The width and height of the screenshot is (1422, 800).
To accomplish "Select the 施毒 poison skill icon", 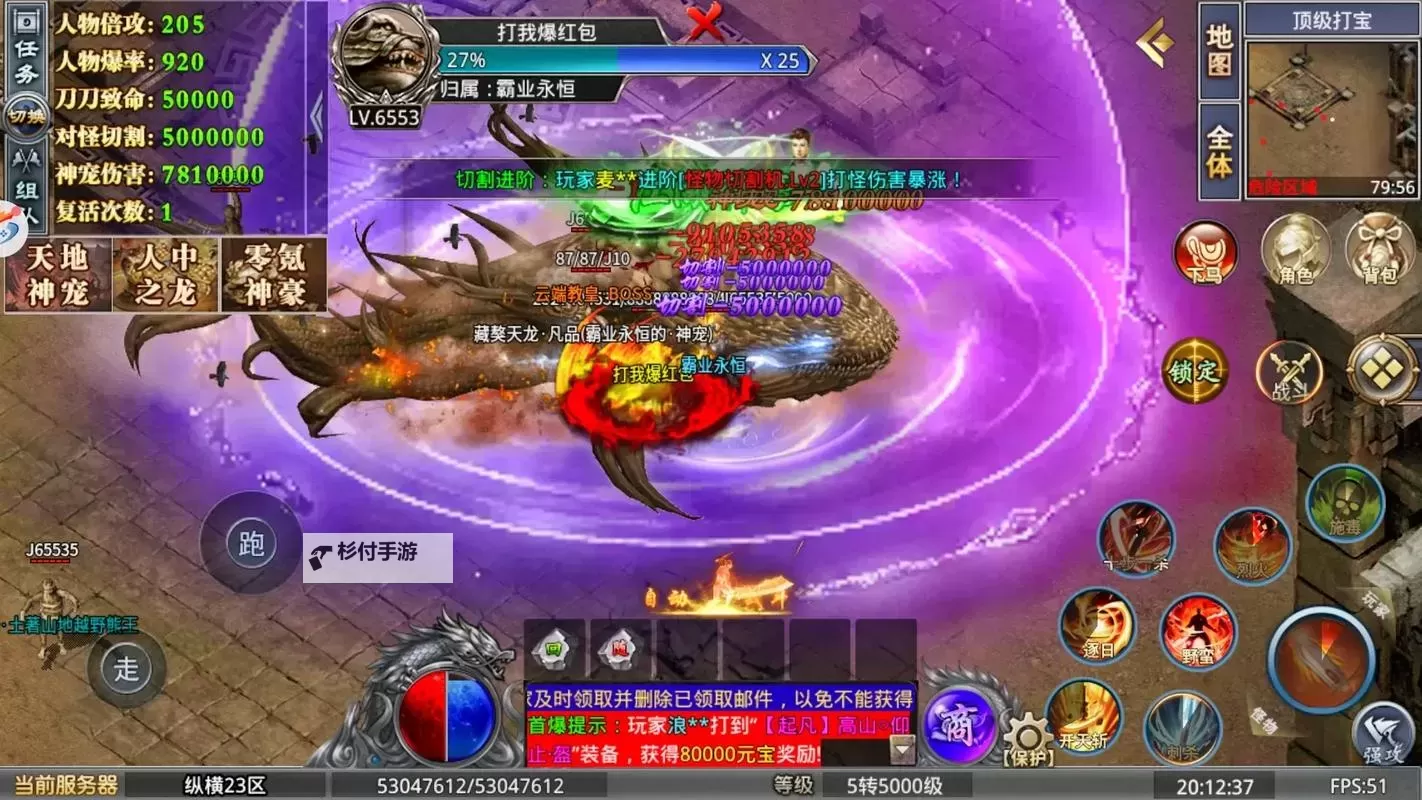I will (x=1345, y=504).
